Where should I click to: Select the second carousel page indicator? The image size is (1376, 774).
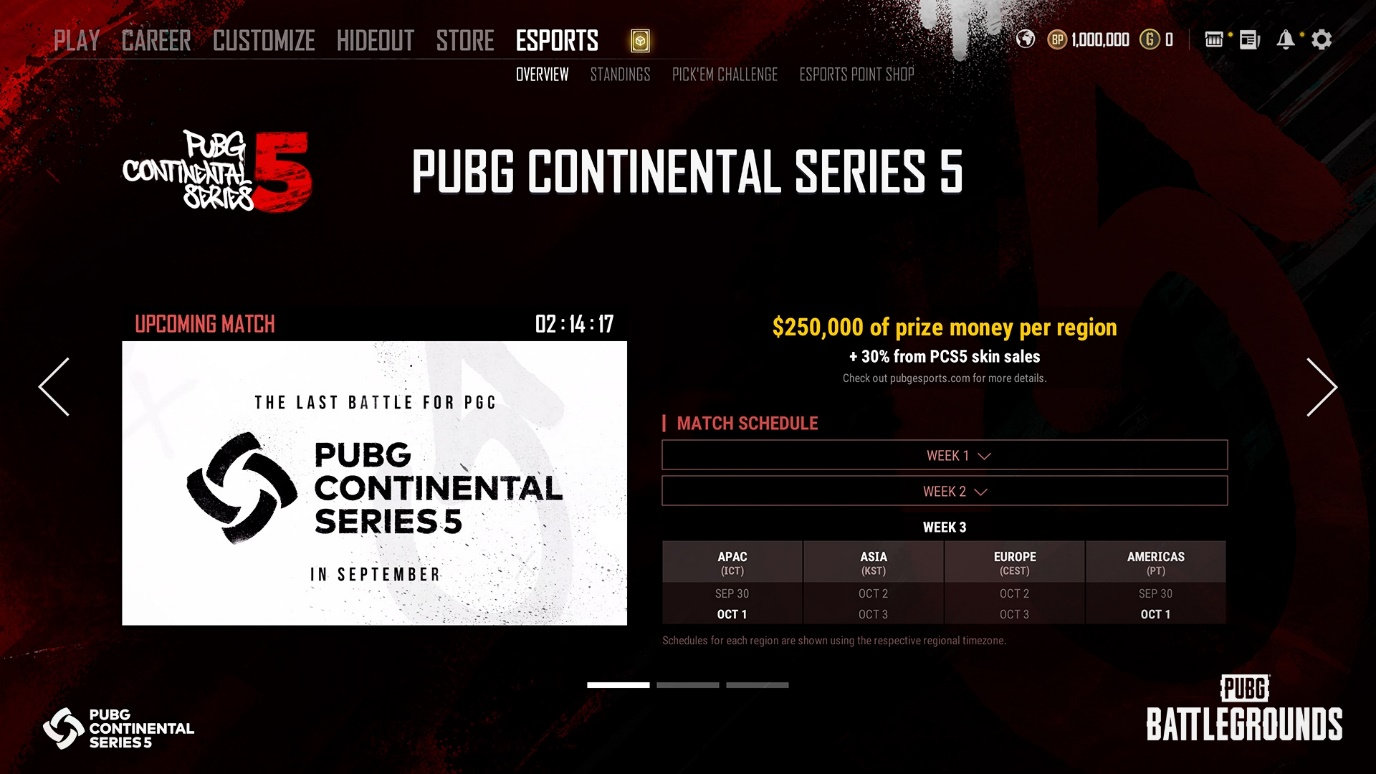point(687,685)
